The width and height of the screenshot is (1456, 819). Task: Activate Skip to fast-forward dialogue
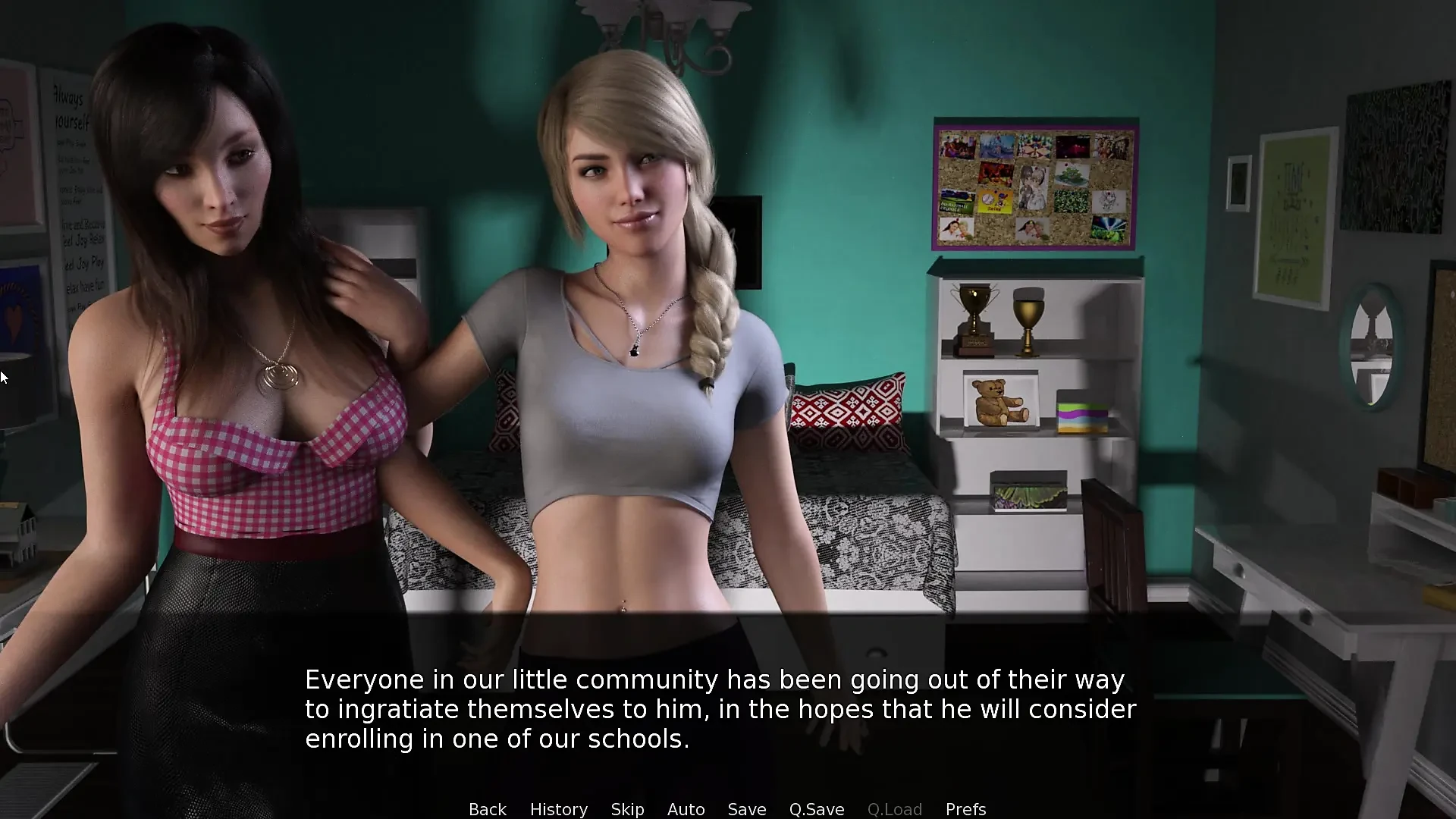pyautogui.click(x=627, y=809)
